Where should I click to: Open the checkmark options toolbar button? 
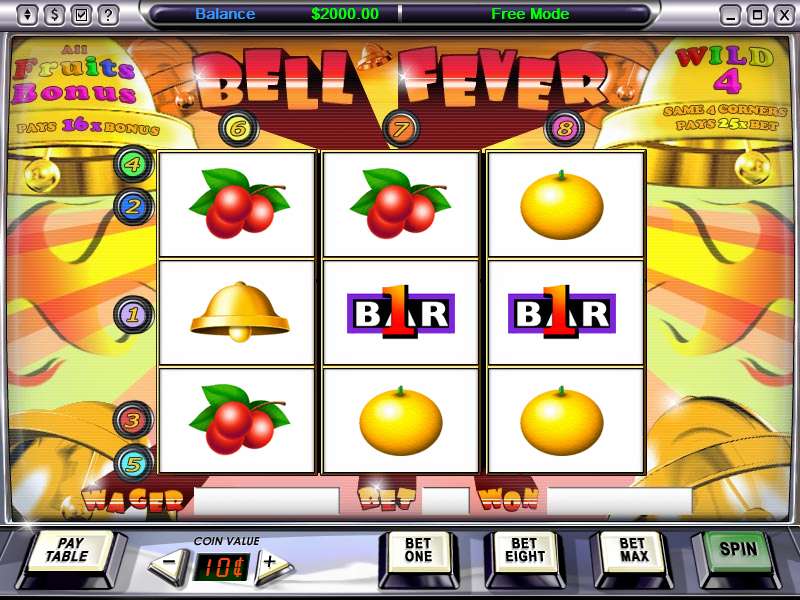[x=81, y=15]
